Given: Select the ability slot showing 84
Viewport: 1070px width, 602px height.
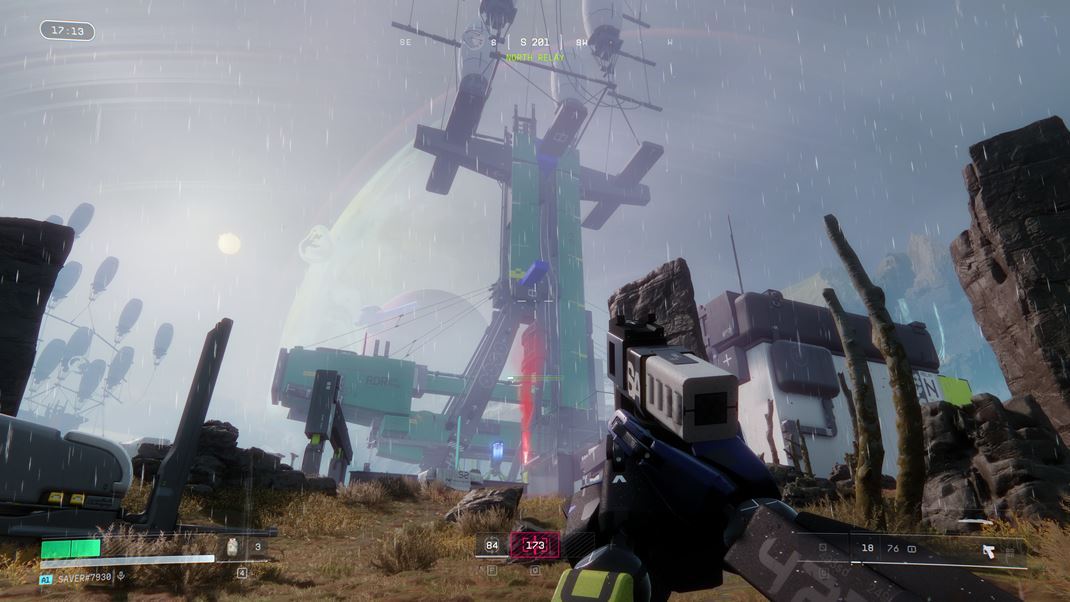Looking at the screenshot, I should click(491, 546).
